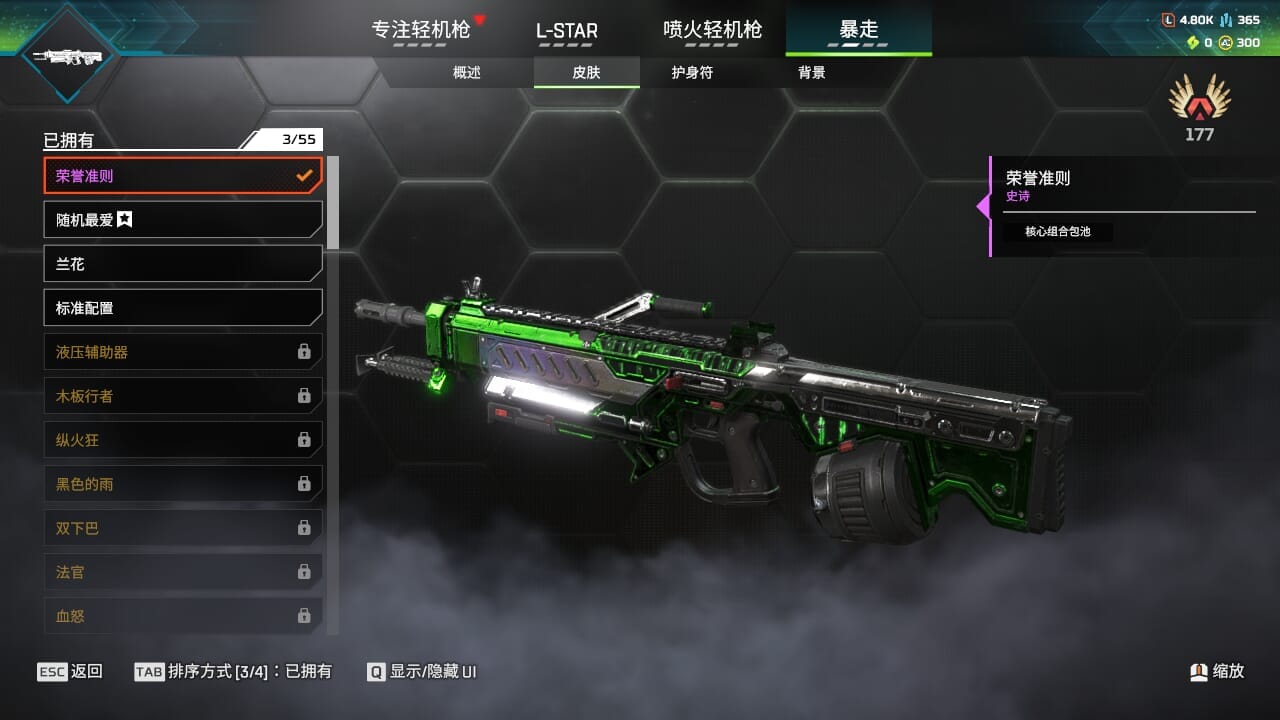This screenshot has height=720, width=1280.
Task: Switch to the 专注轻机枪 weapon tab
Action: (421, 30)
